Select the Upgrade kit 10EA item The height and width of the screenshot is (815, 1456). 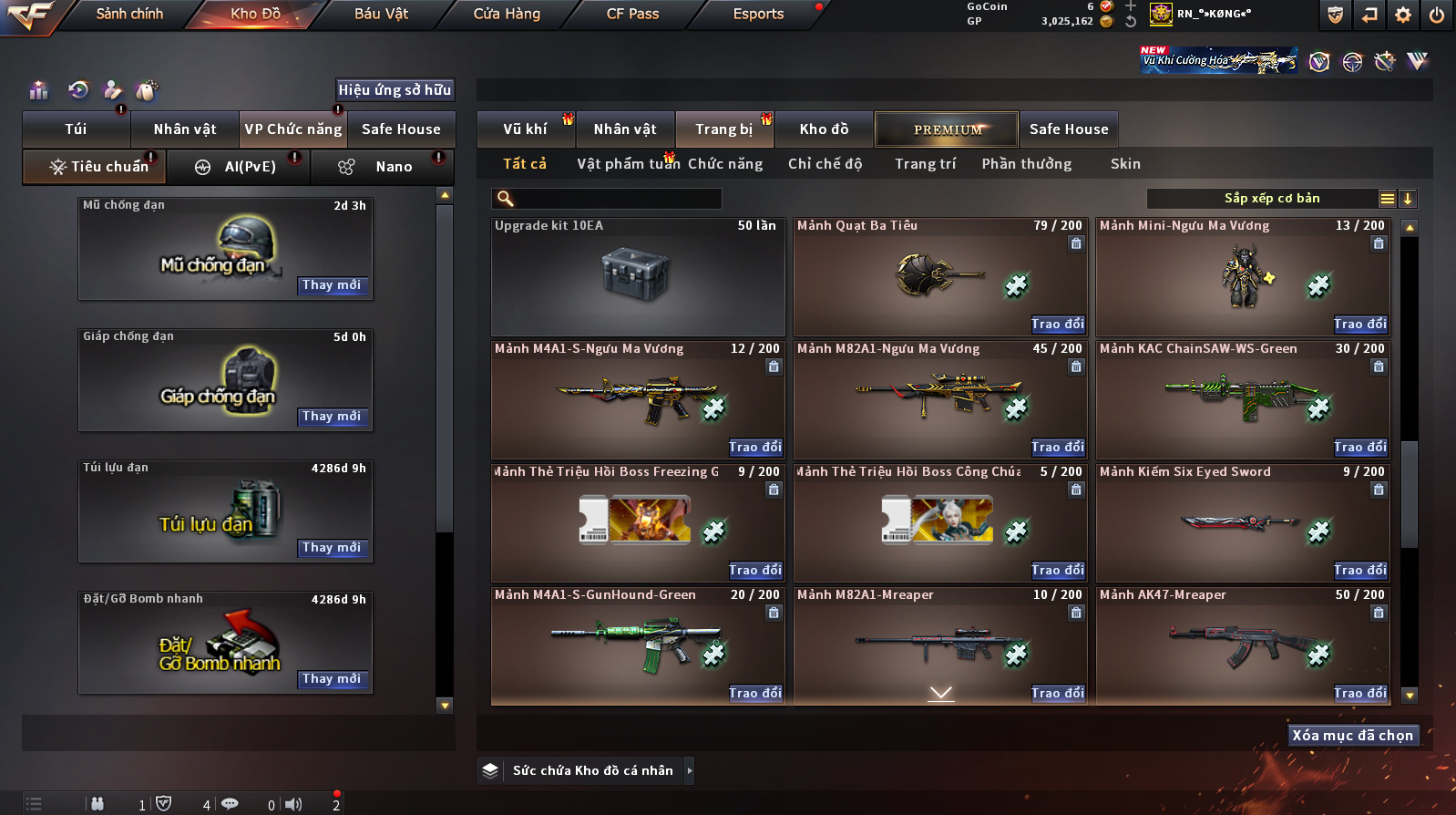point(638,277)
